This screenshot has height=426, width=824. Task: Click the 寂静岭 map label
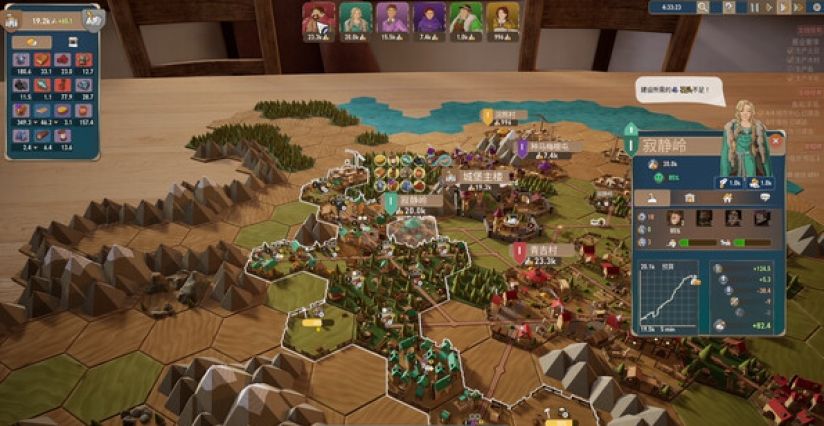pyautogui.click(x=412, y=200)
